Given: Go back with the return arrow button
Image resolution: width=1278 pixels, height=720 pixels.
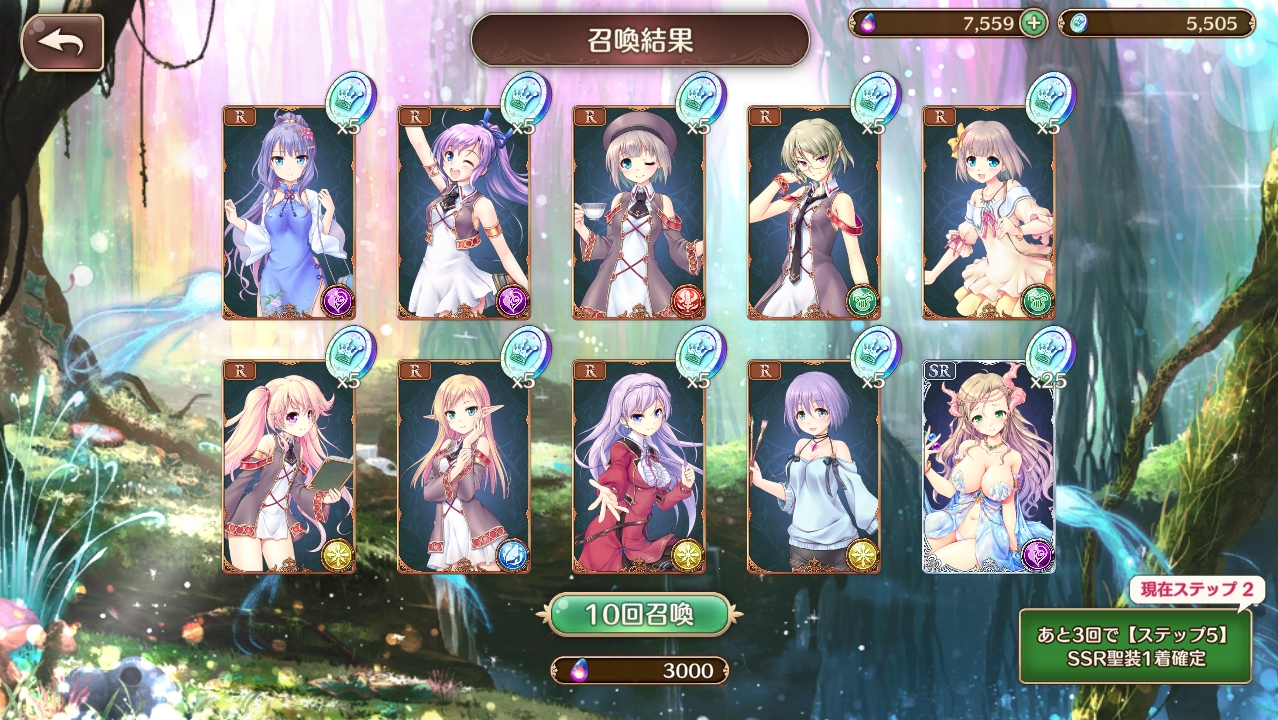Looking at the screenshot, I should tap(62, 43).
